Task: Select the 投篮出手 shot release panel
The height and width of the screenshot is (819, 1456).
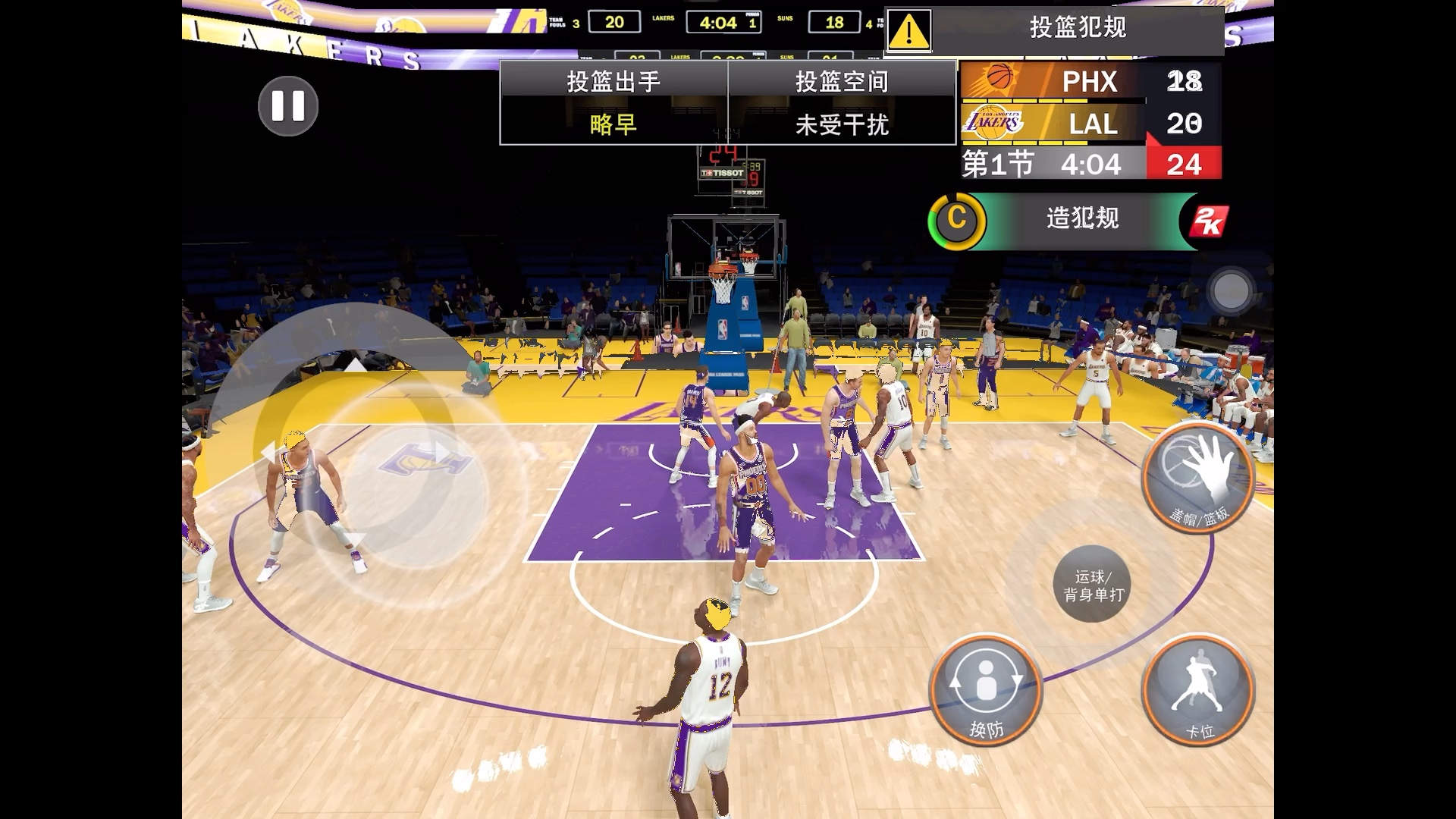Action: point(613,81)
